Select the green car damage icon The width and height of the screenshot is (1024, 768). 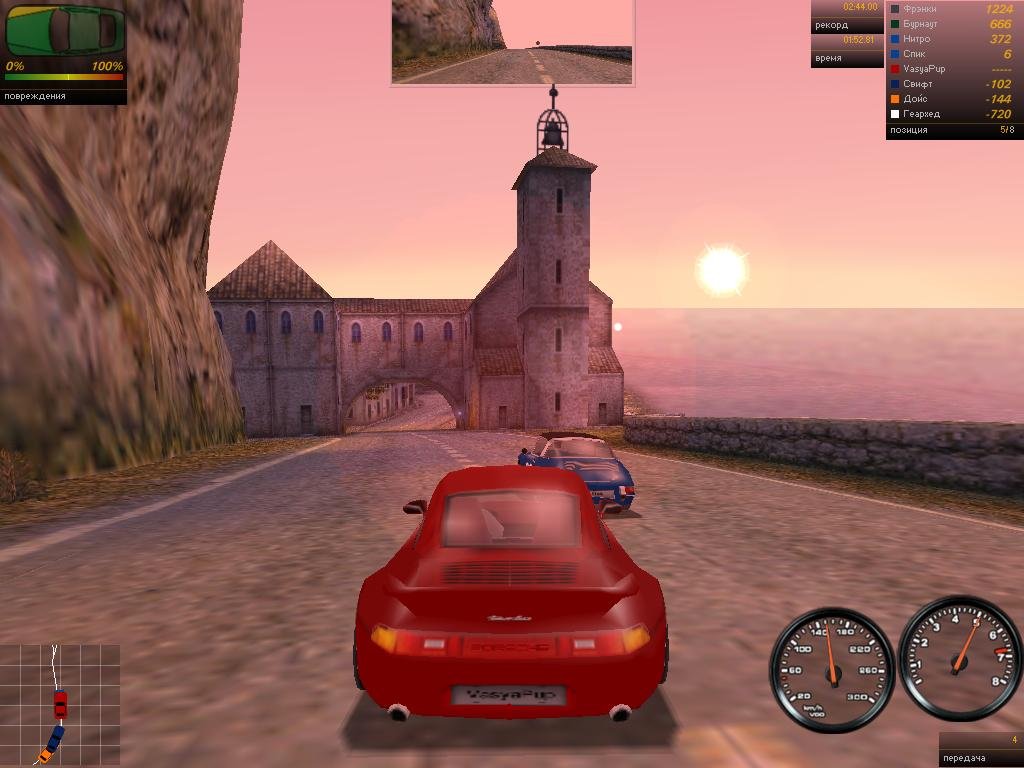pos(65,31)
